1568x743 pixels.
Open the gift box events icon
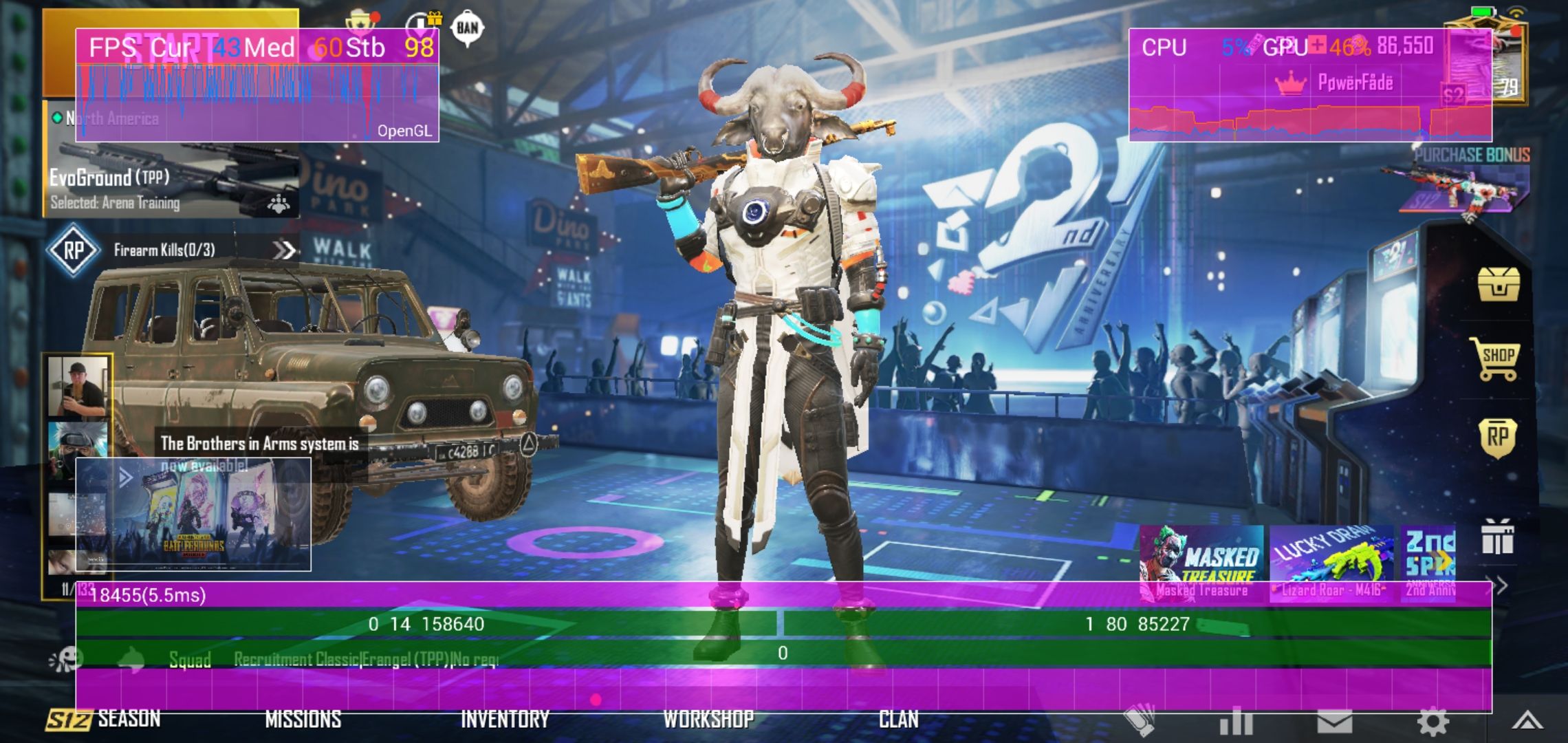click(1497, 537)
